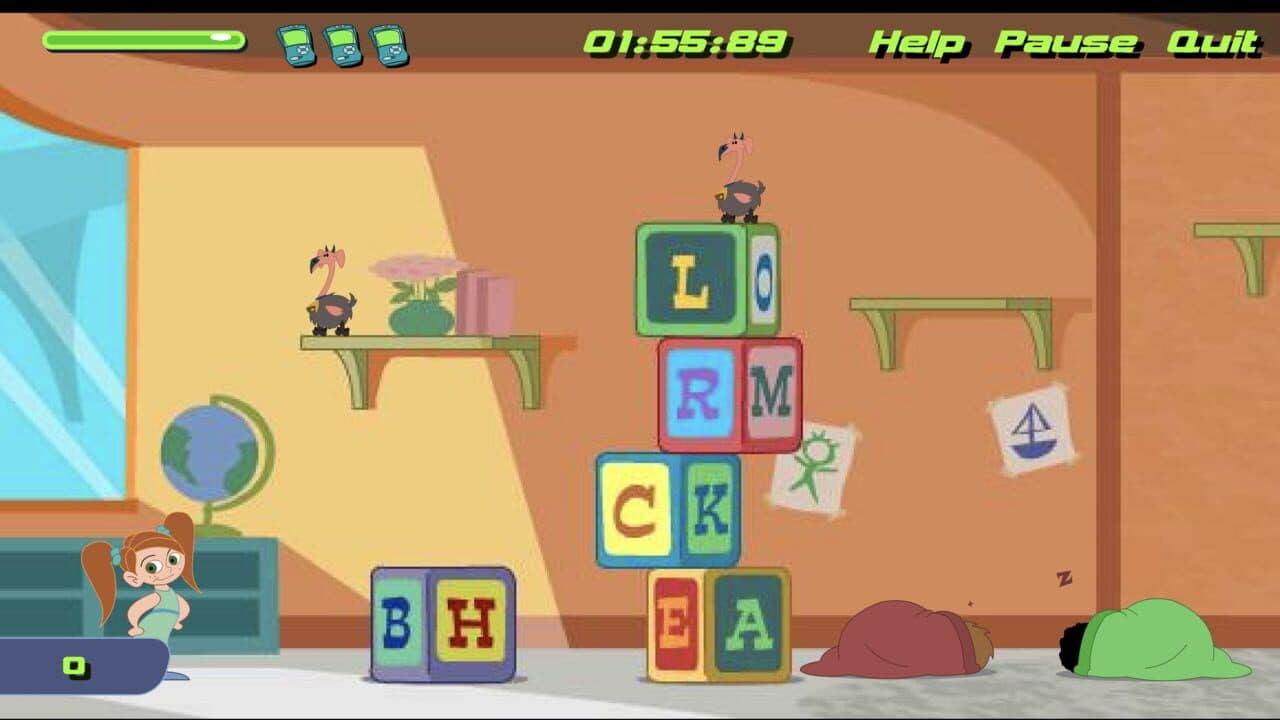Image resolution: width=1280 pixels, height=720 pixels.
Task: Open the Help menu
Action: (919, 42)
